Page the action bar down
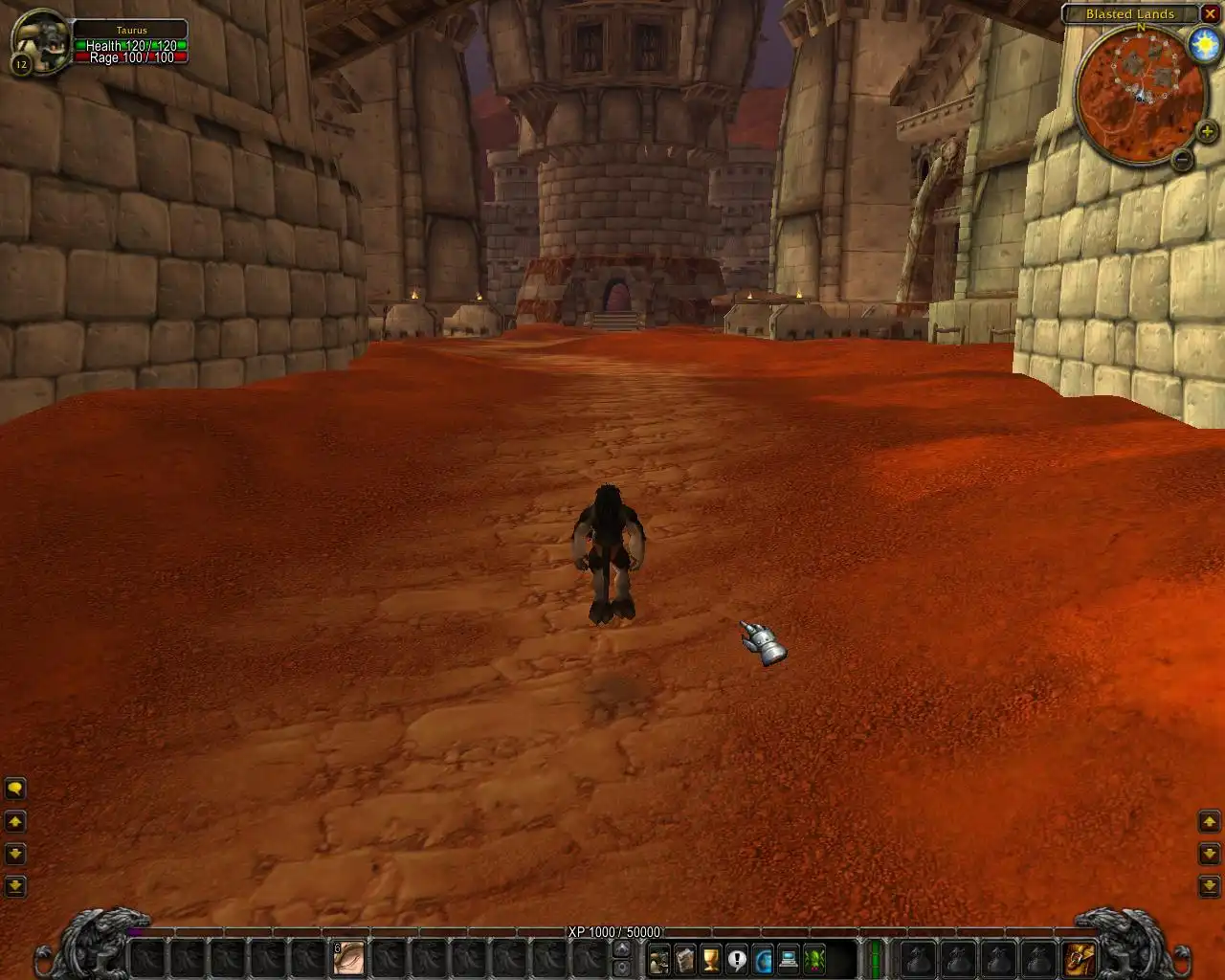Image resolution: width=1225 pixels, height=980 pixels. pyautogui.click(x=622, y=968)
